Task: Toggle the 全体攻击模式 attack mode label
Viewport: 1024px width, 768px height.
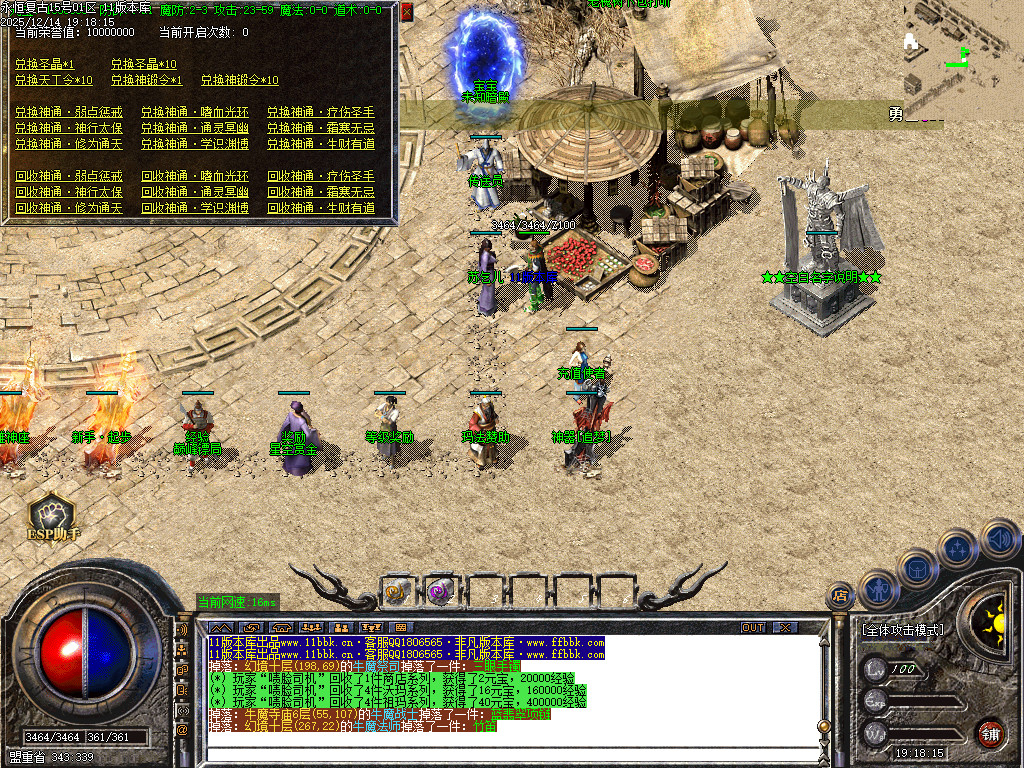Action: pyautogui.click(x=902, y=630)
